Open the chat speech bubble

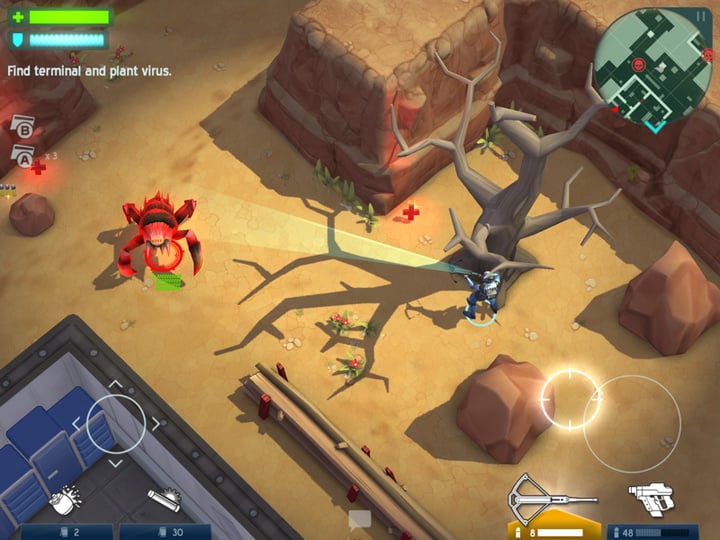(359, 519)
